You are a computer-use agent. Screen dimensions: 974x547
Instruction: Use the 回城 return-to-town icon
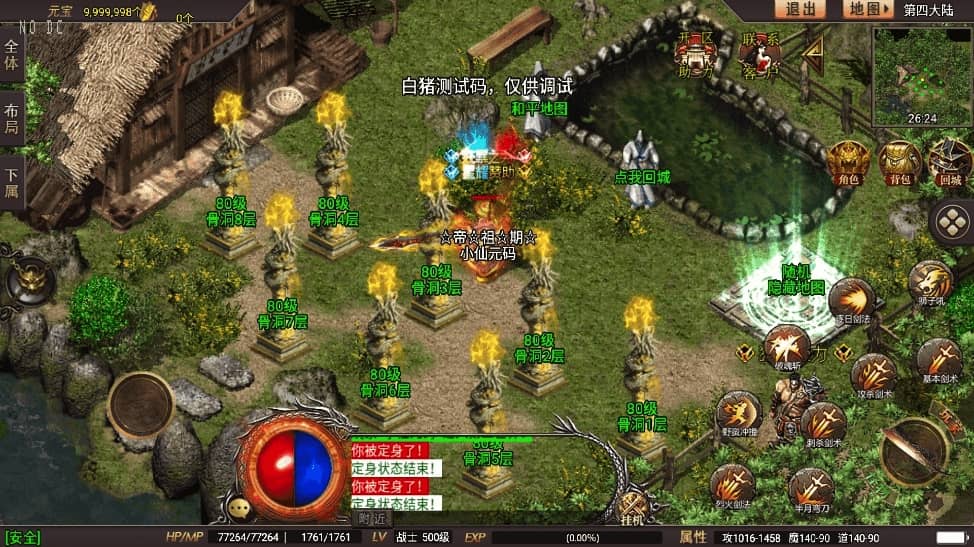point(949,163)
